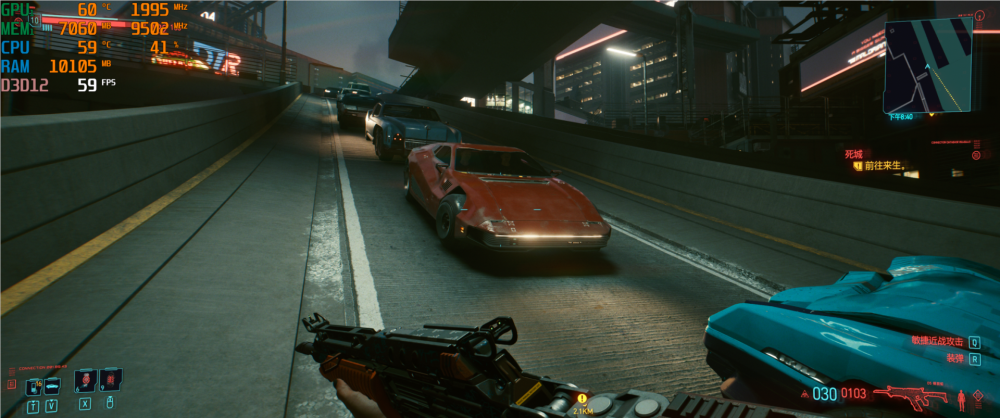Viewport: 1000px width, 418px height.
Task: Click the player stance silhouette icon
Action: click(962, 399)
